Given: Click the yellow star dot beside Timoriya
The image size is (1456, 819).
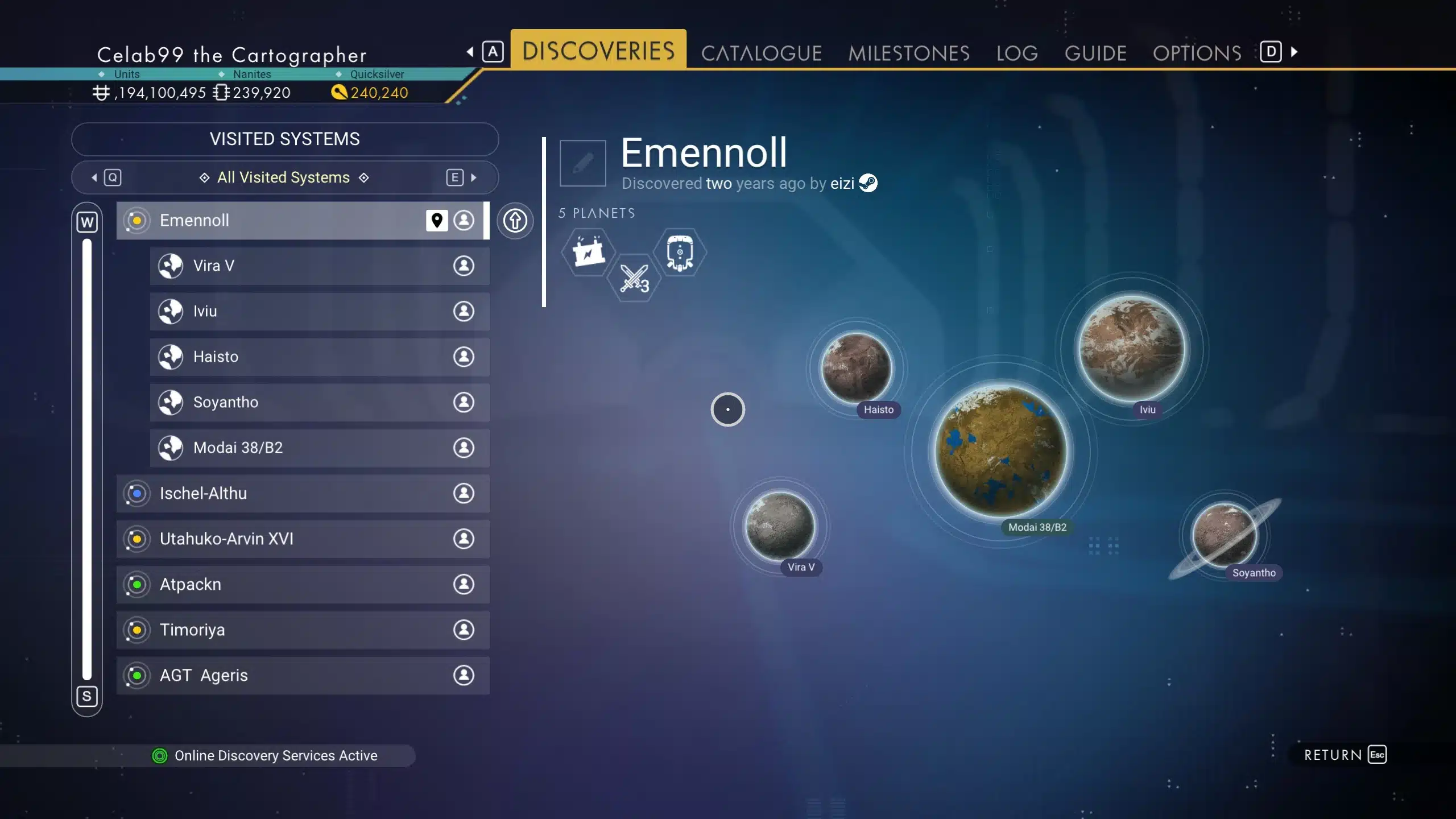Looking at the screenshot, I should [x=136, y=630].
